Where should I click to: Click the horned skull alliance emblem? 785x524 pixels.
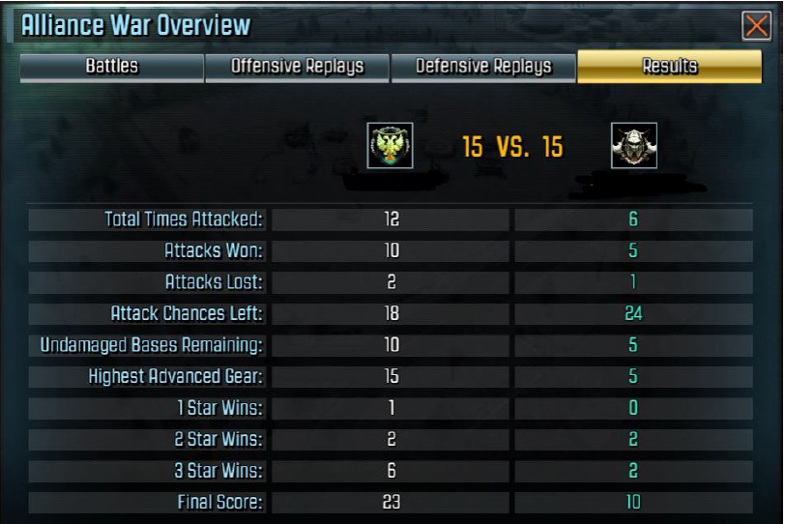[634, 146]
